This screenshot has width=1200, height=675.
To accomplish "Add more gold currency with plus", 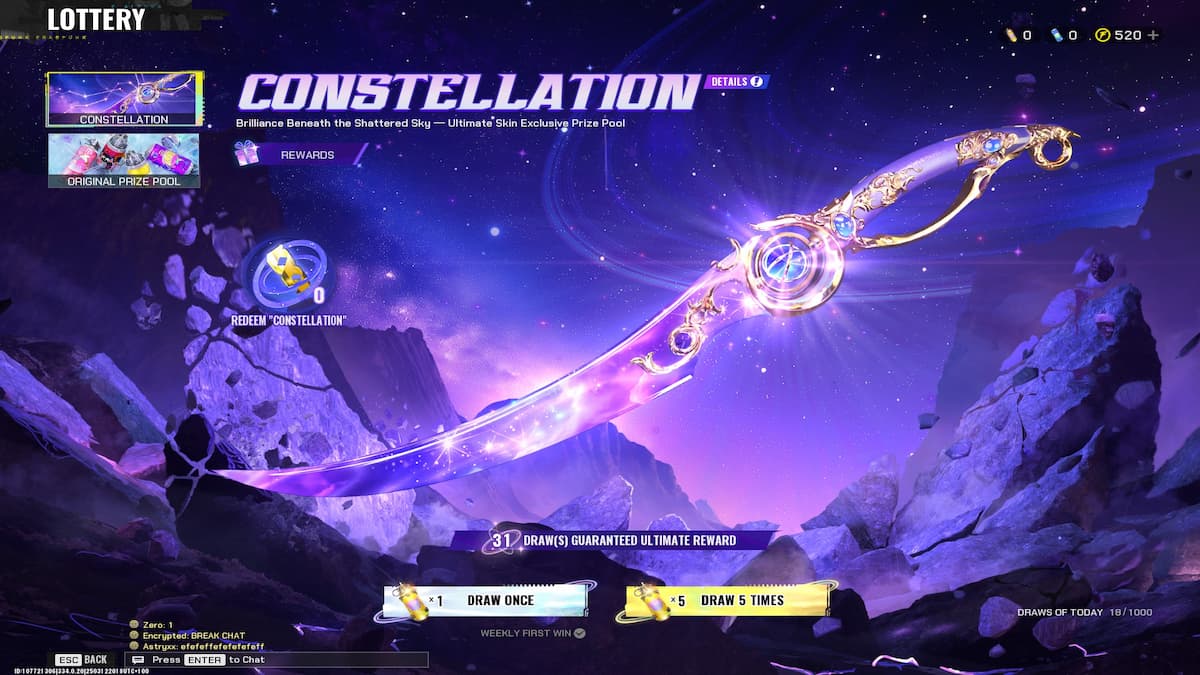I will click(1153, 35).
